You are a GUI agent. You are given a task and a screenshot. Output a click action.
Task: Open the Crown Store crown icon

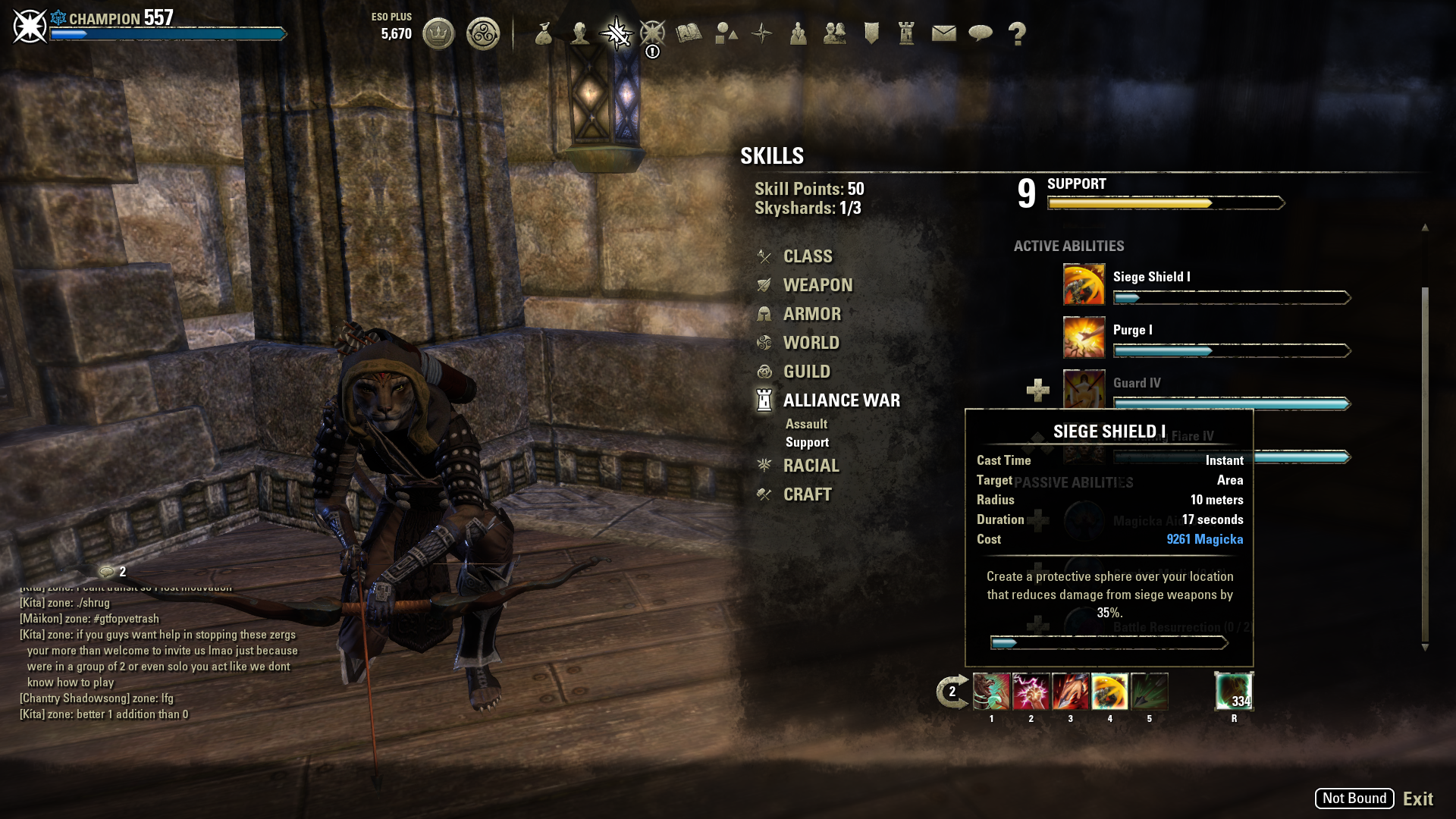438,33
